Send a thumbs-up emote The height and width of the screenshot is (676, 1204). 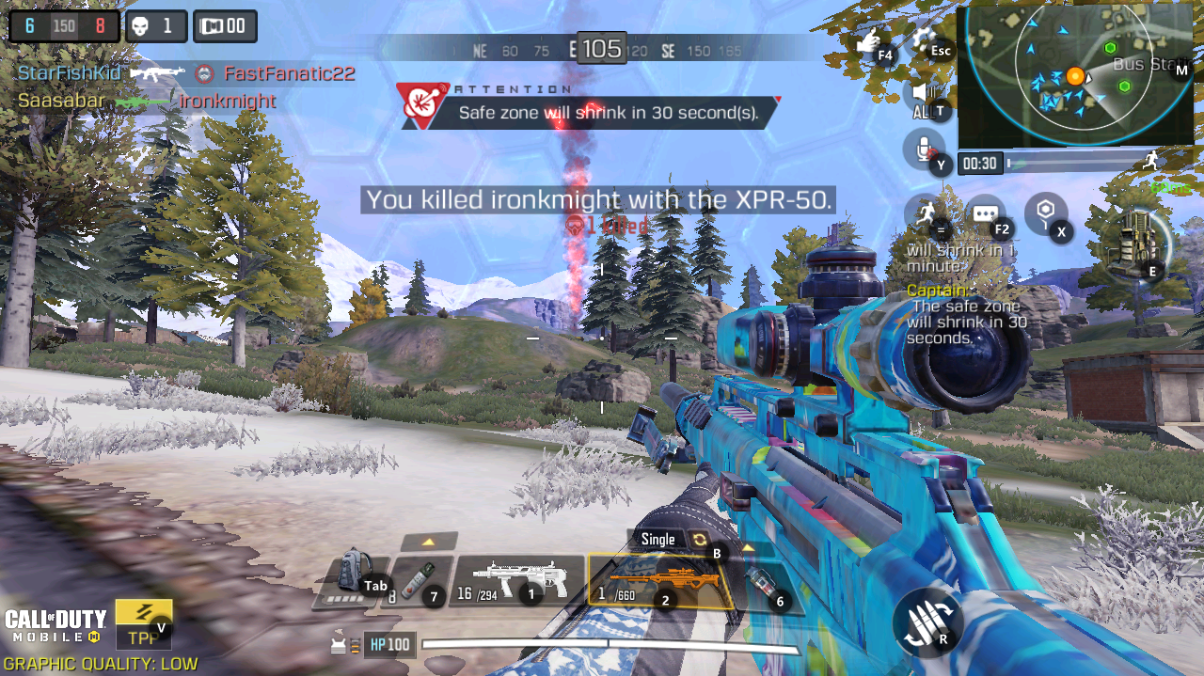click(x=871, y=44)
